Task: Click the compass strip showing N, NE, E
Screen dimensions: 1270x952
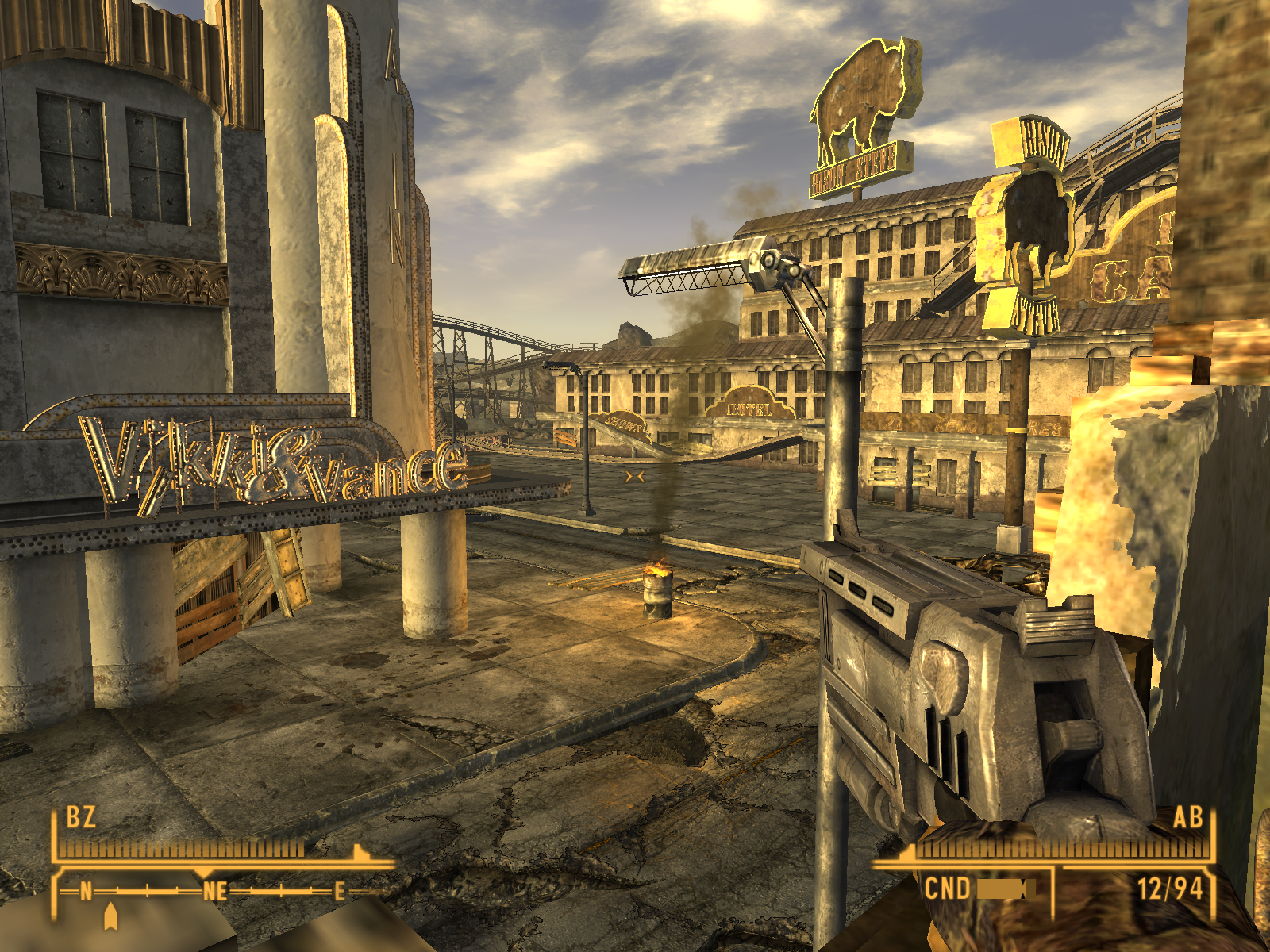Action: click(x=213, y=892)
